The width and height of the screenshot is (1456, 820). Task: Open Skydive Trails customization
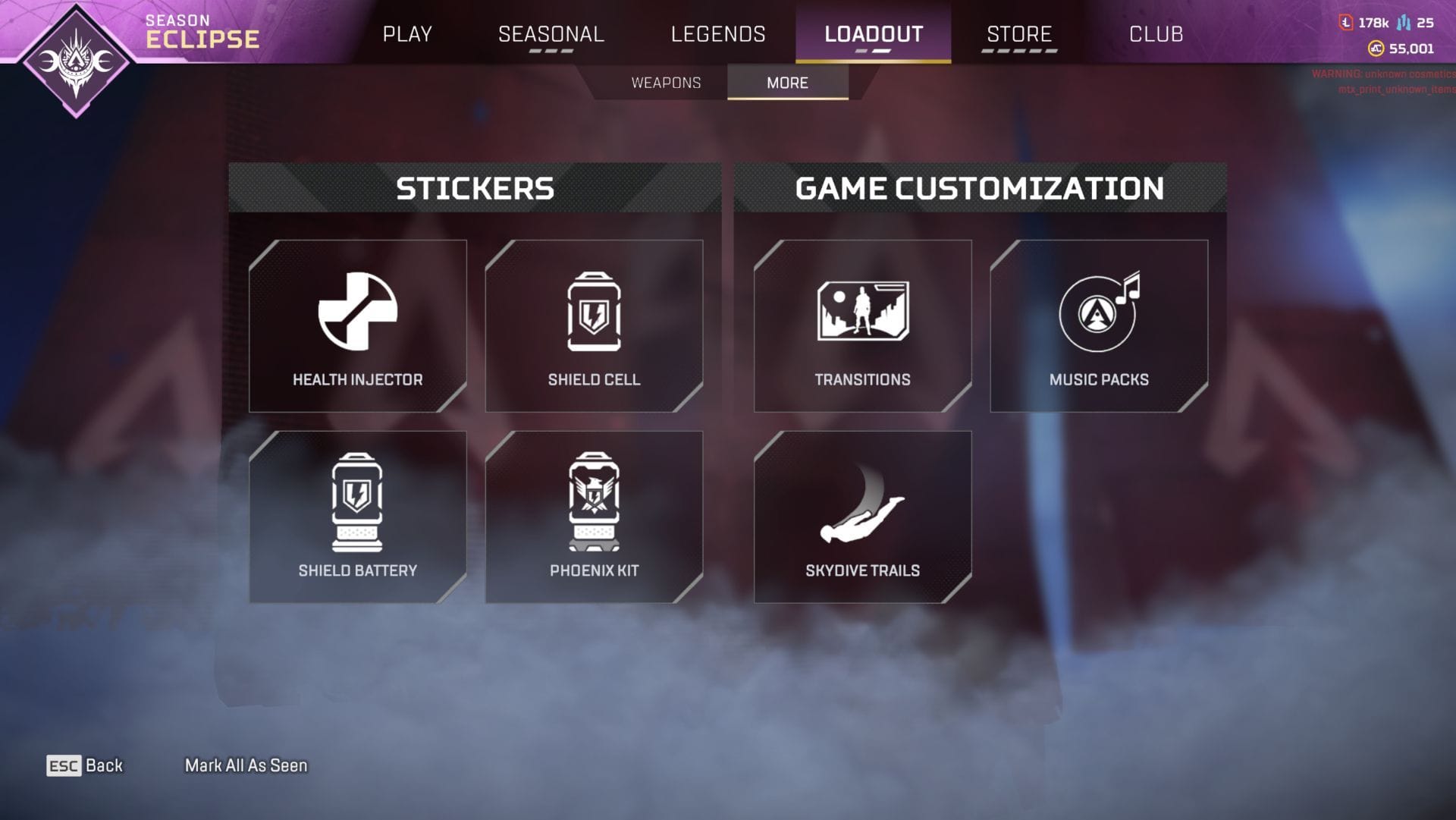pos(862,516)
